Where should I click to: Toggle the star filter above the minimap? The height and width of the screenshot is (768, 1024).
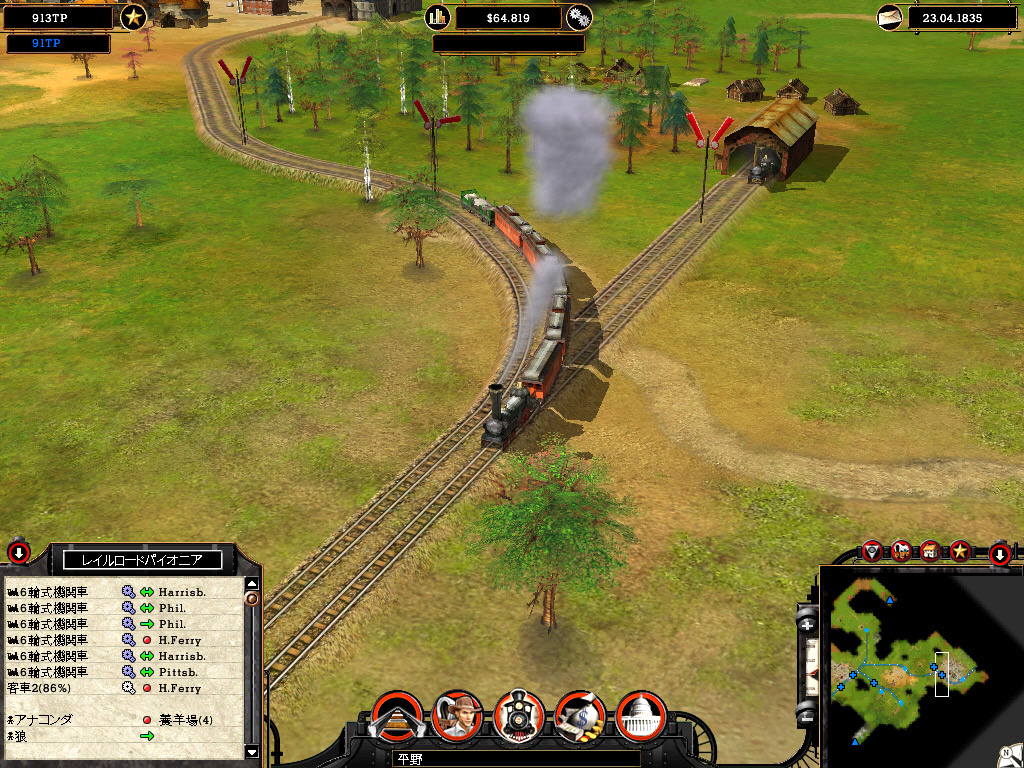point(960,550)
